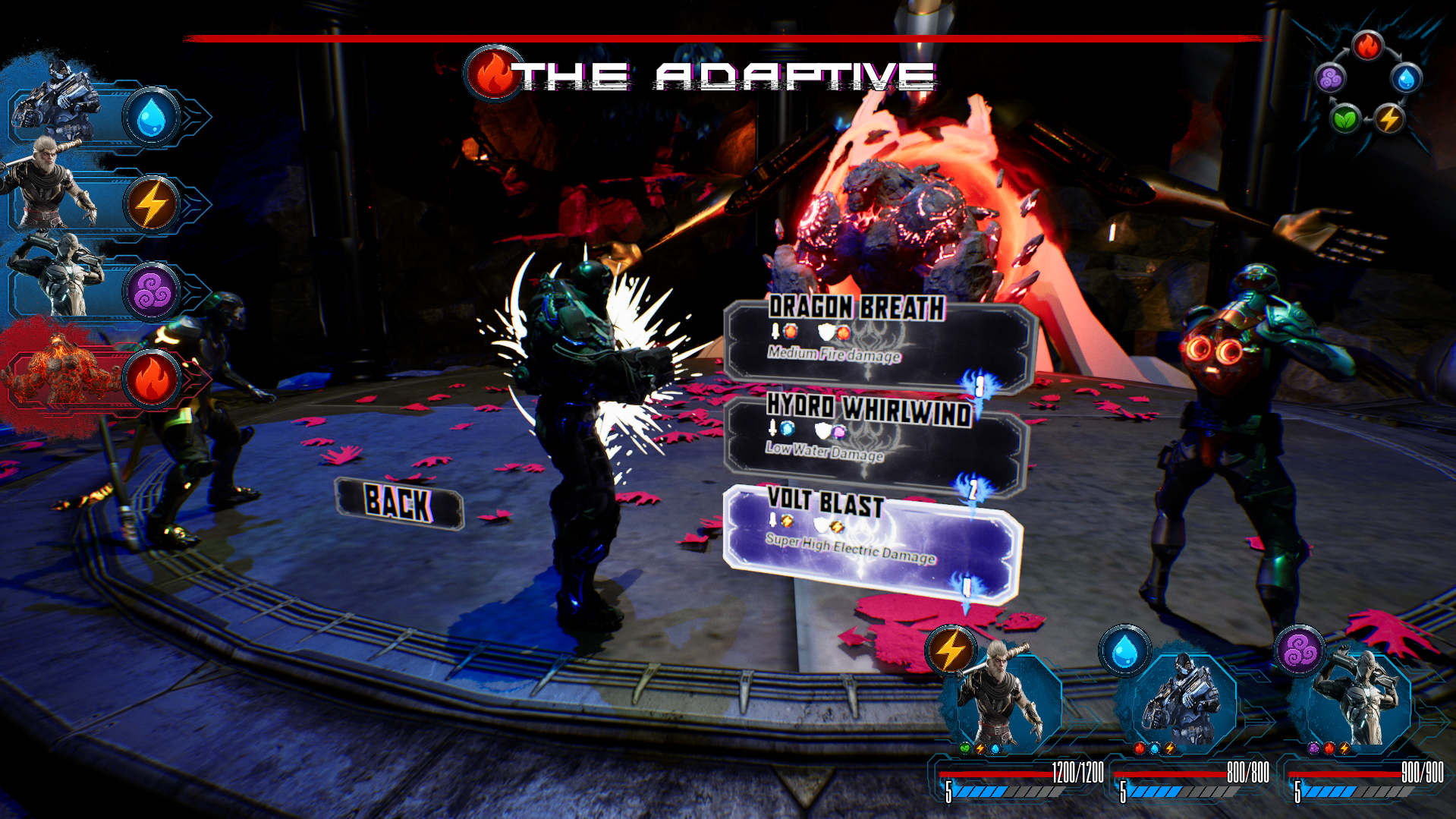Click the purple swirl on element wheel
The width and height of the screenshot is (1456, 819).
pyautogui.click(x=1331, y=78)
